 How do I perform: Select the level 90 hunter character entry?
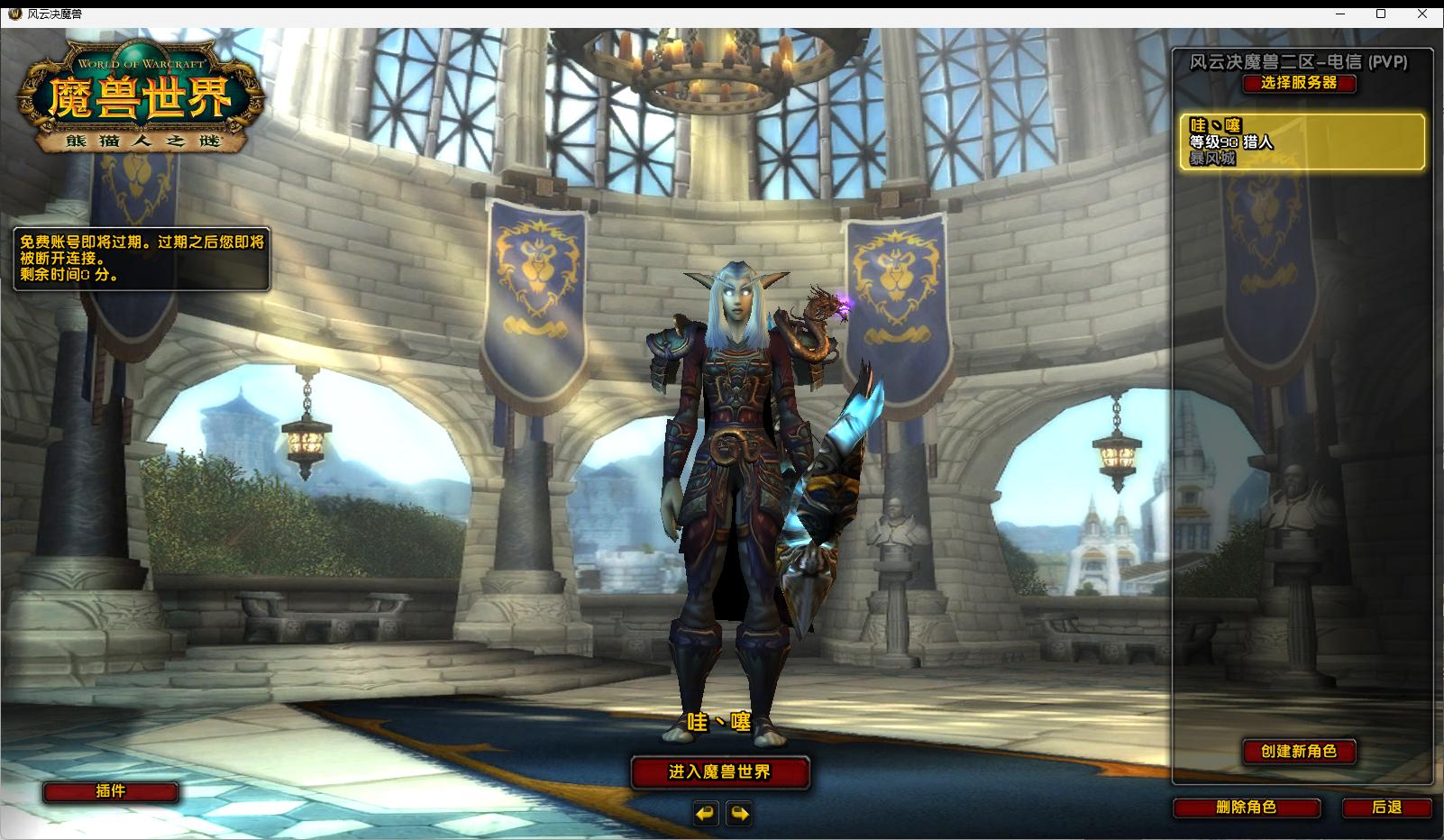[x=1302, y=142]
